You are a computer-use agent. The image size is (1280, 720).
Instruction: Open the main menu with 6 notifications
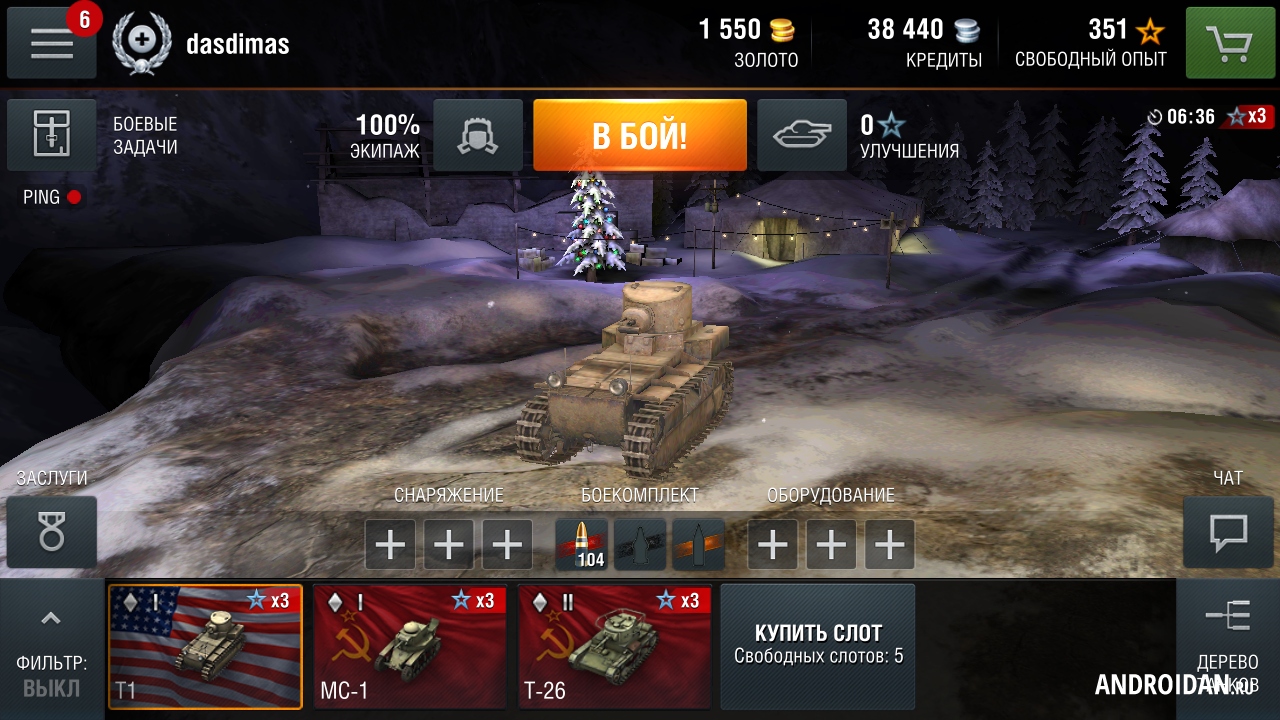click(51, 42)
